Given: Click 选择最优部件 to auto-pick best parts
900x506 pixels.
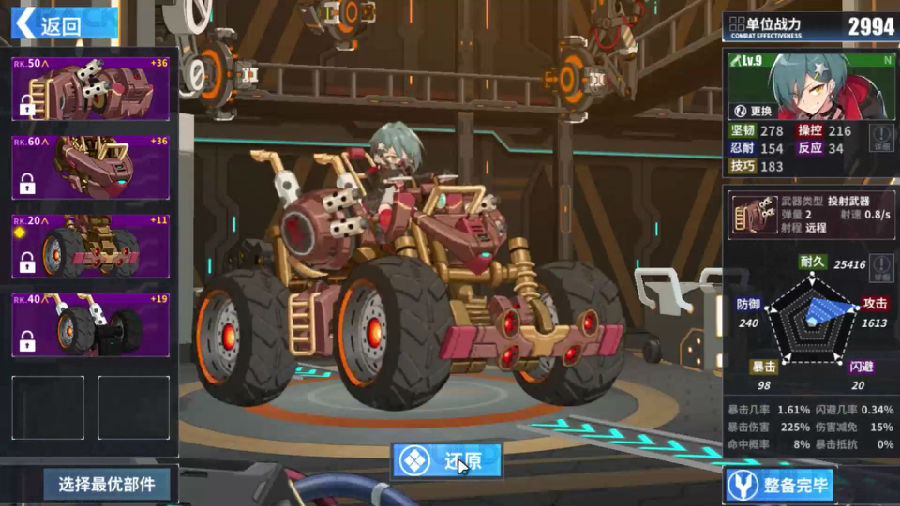Looking at the screenshot, I should [107, 484].
